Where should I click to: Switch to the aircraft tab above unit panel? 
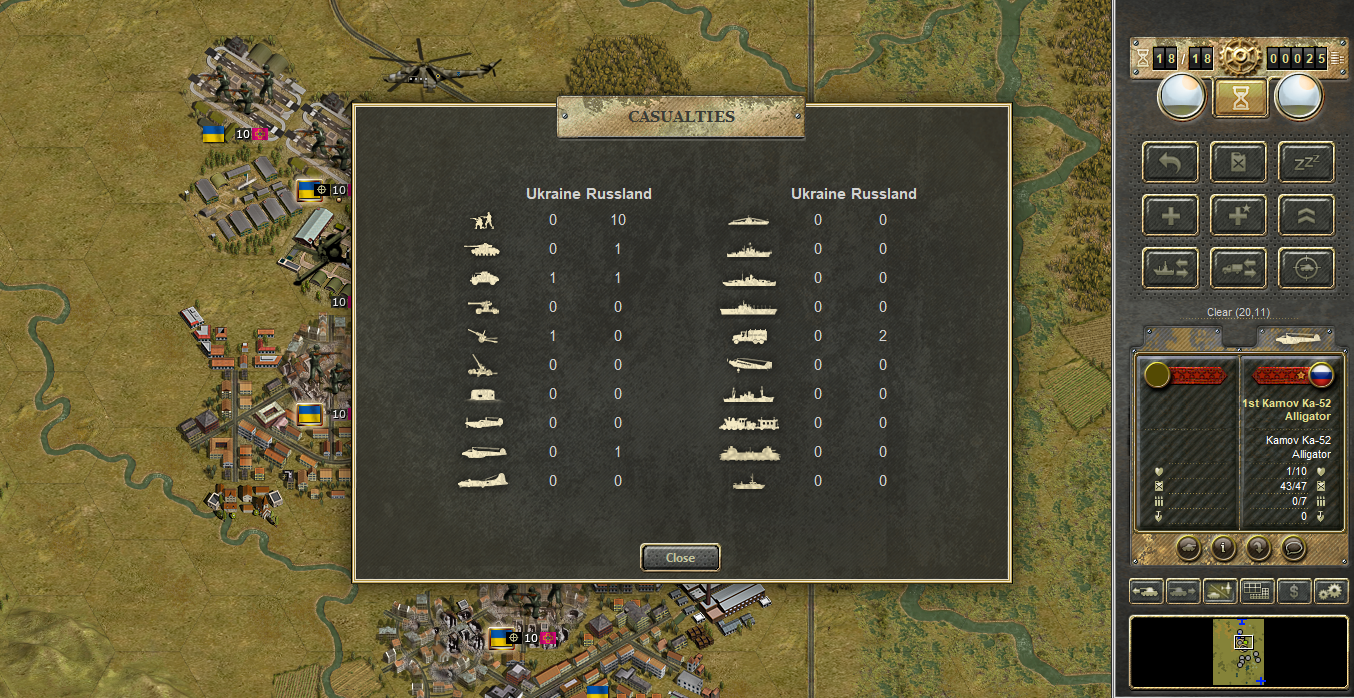point(1295,337)
